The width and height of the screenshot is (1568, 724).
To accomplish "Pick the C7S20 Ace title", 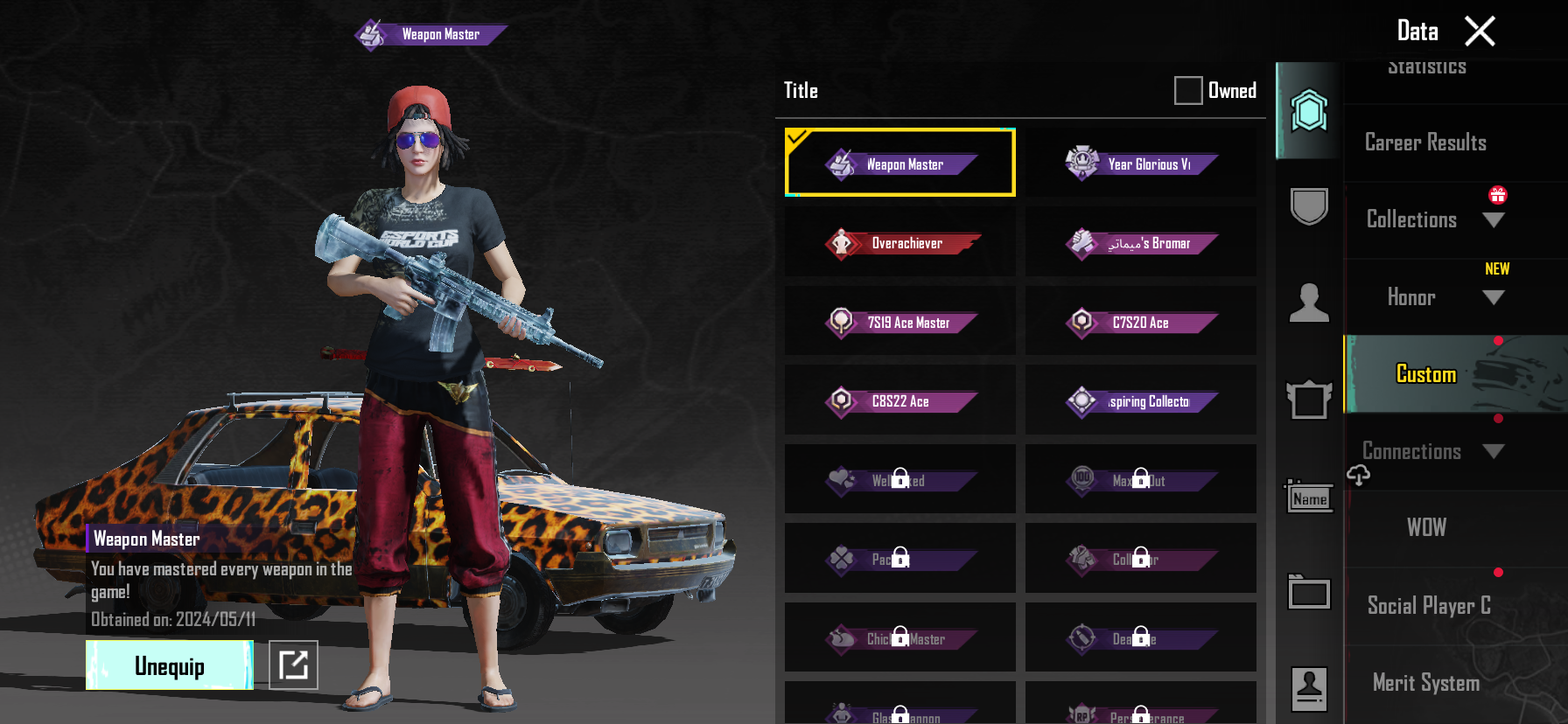I will pos(1141,322).
